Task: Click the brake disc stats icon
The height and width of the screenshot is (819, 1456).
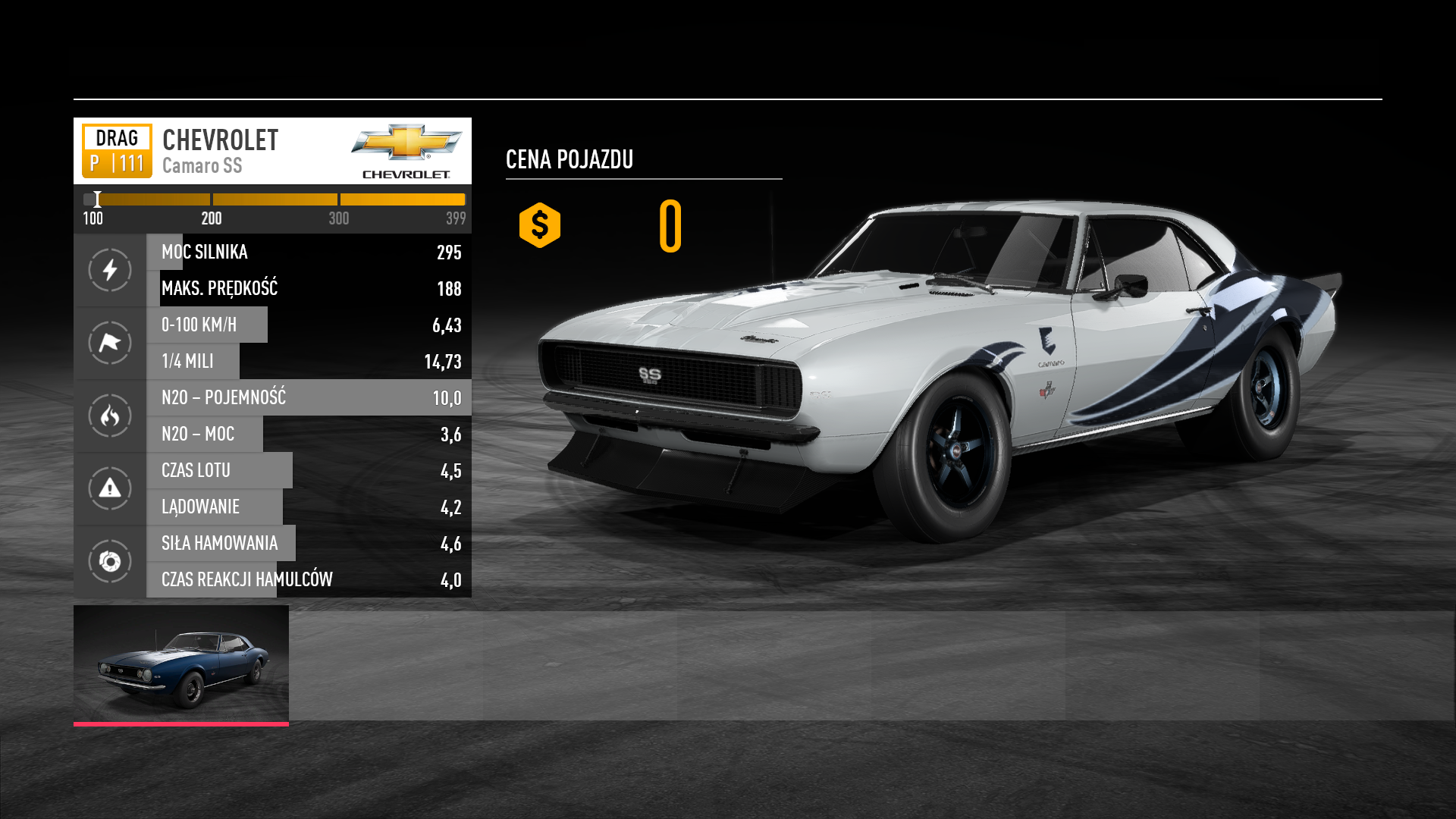Action: coord(110,561)
